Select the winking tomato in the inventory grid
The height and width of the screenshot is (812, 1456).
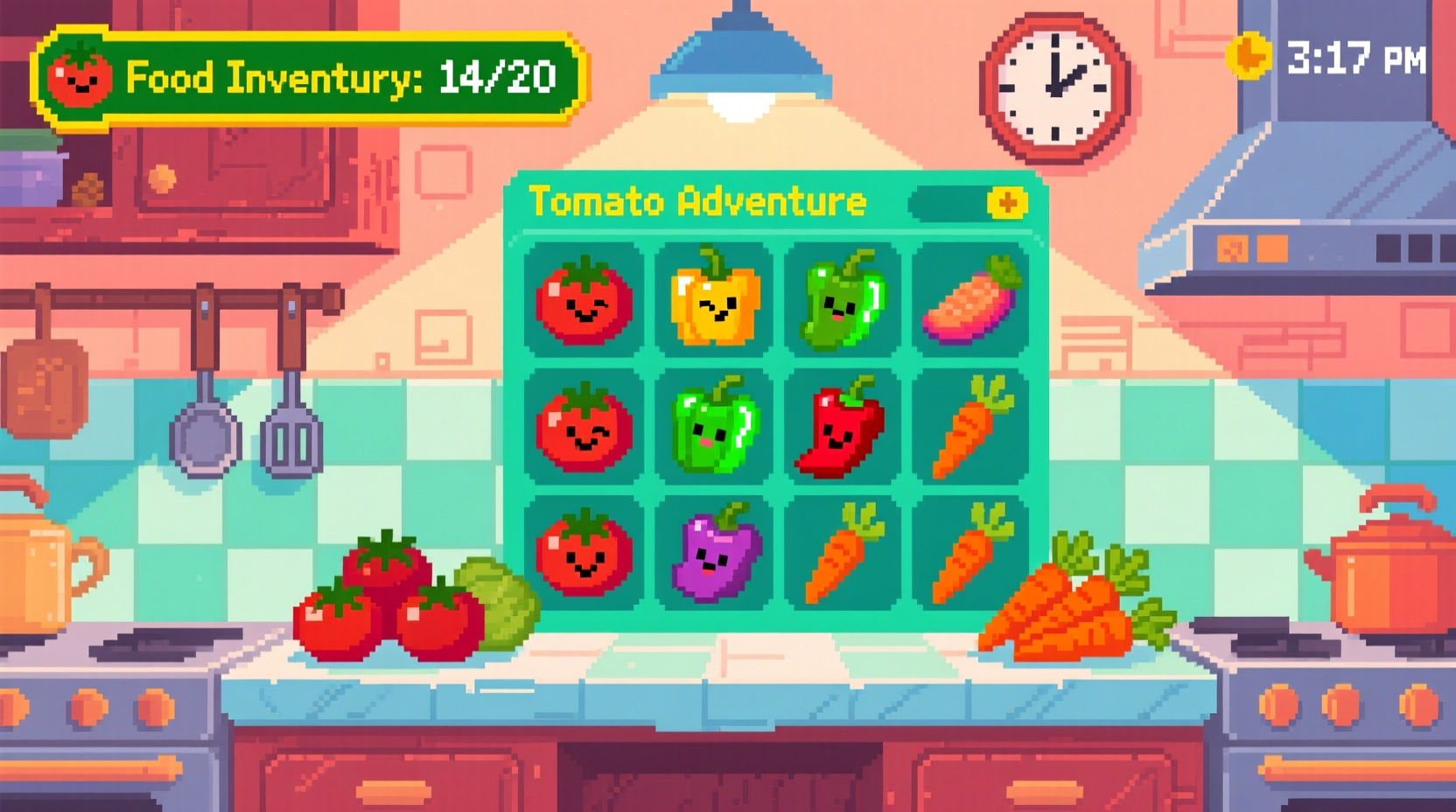584,302
